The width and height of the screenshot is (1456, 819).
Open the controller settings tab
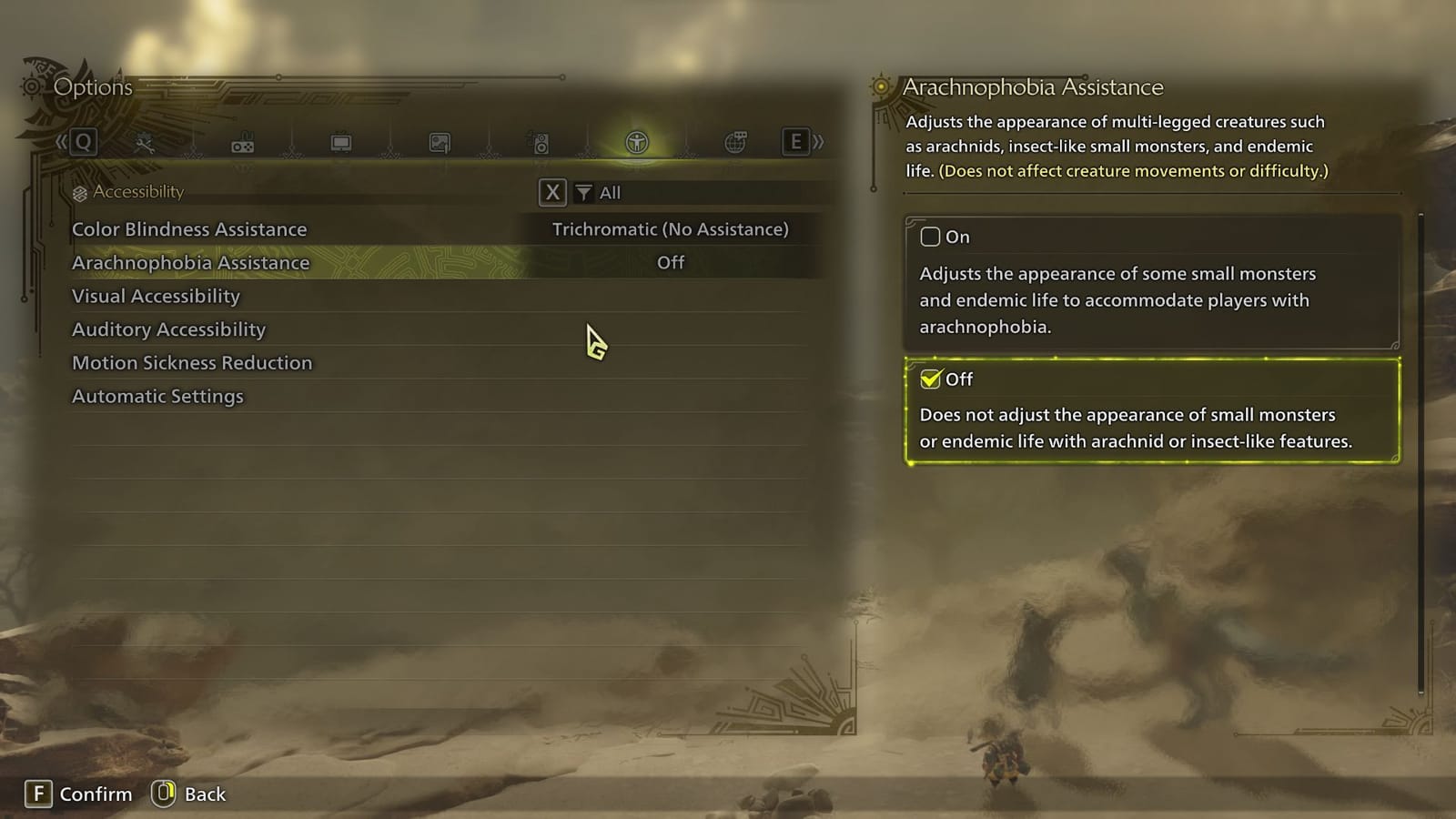click(242, 143)
